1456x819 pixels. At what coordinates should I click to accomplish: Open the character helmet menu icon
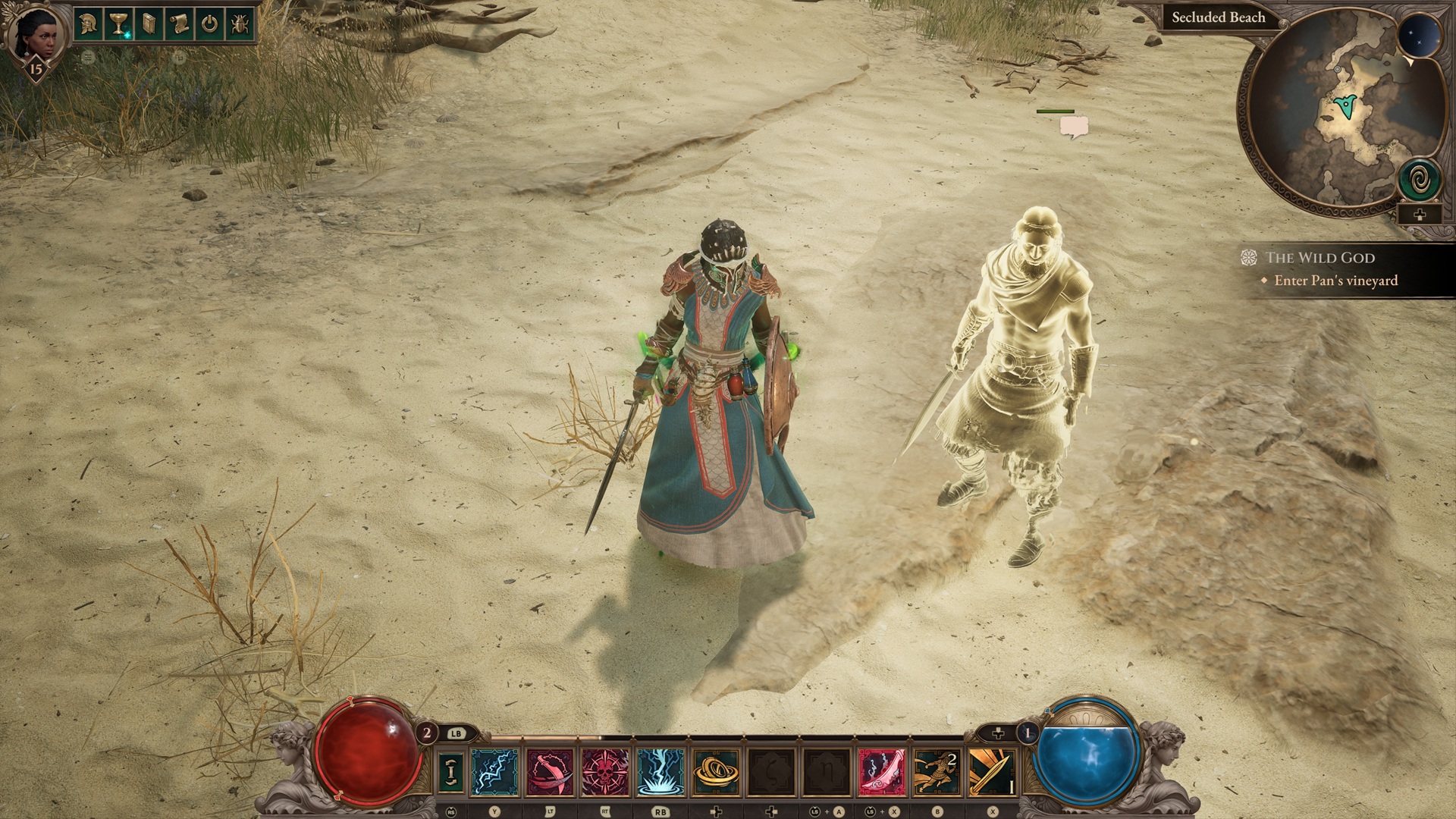89,24
